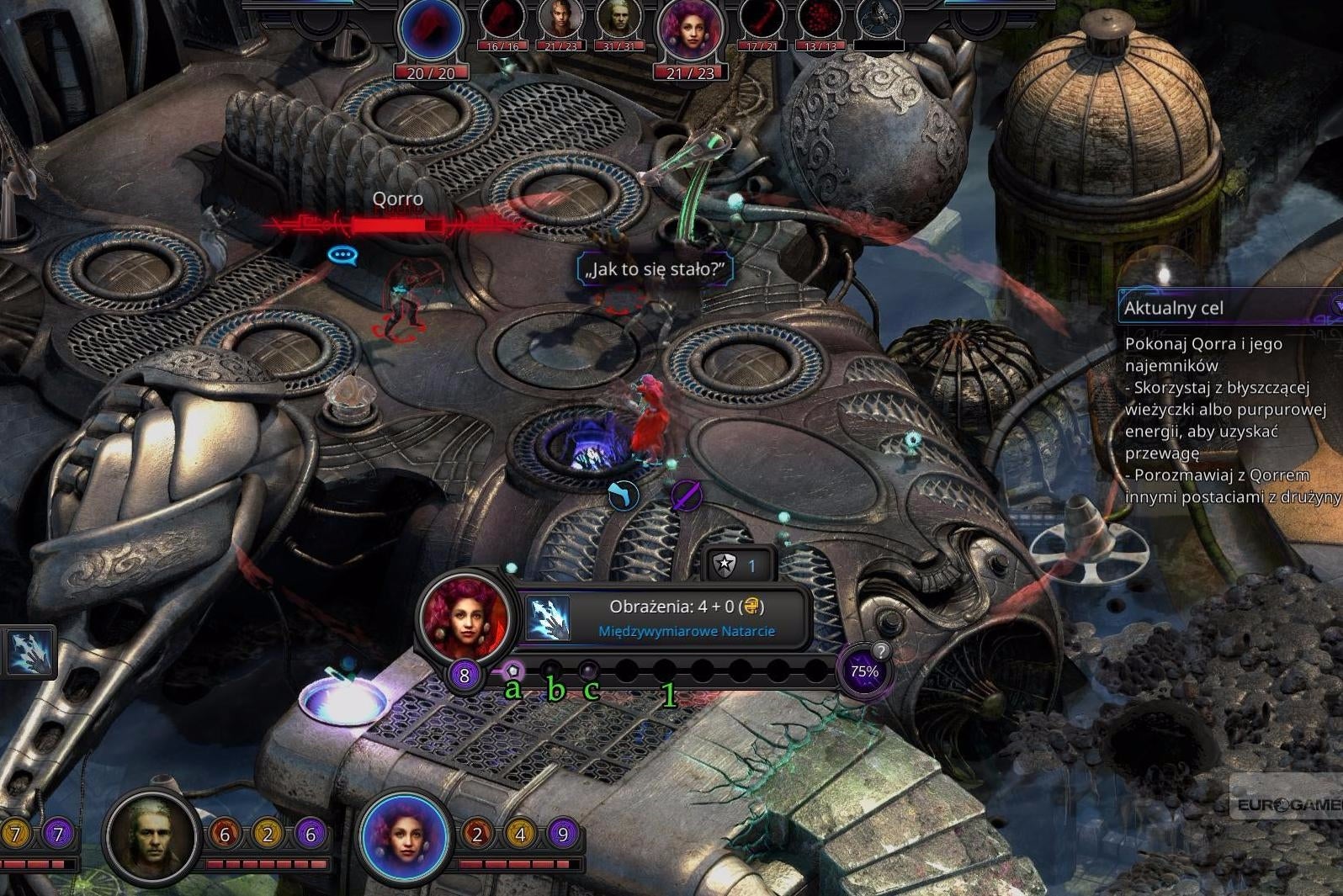Open the effort help question mark
The height and width of the screenshot is (896, 1343).
pyautogui.click(x=880, y=650)
